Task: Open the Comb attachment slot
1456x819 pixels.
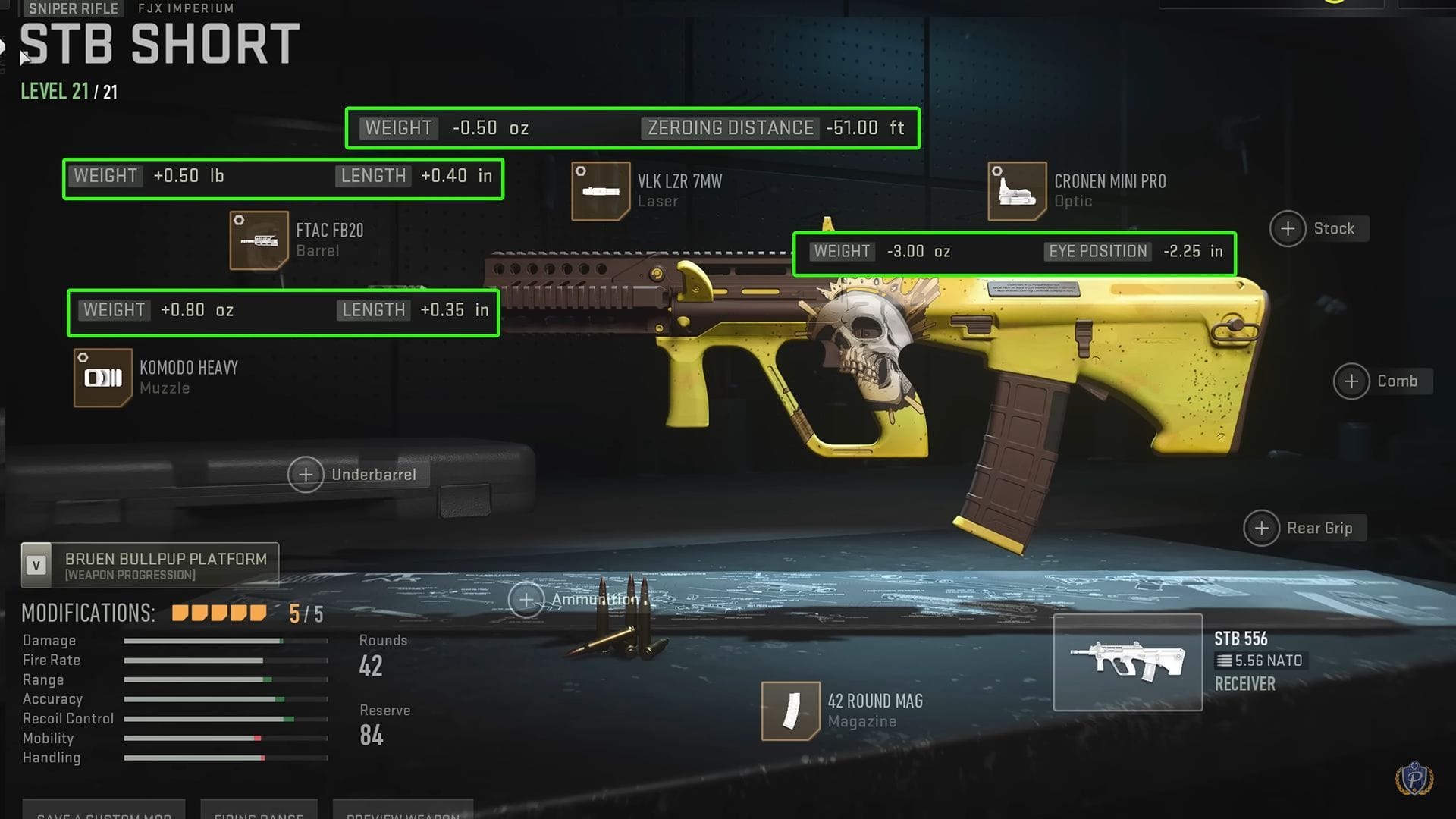Action: tap(1351, 381)
